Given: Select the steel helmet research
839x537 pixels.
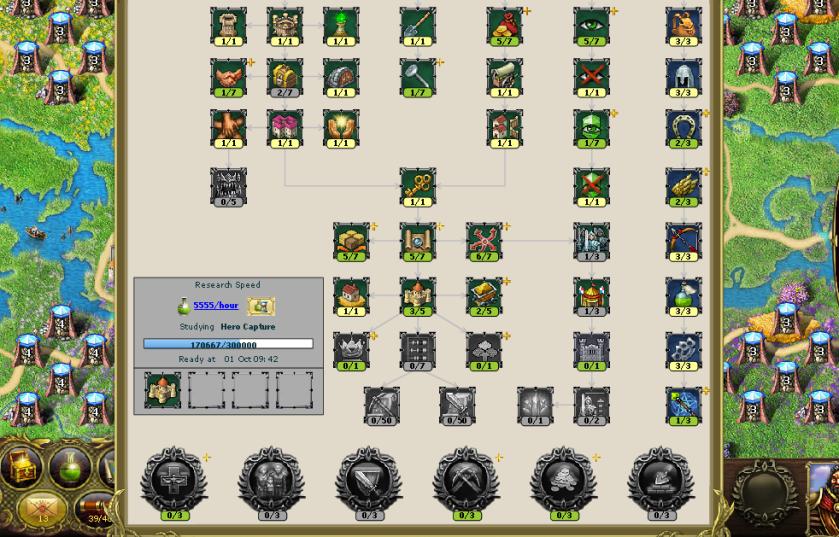Looking at the screenshot, I should tap(683, 75).
